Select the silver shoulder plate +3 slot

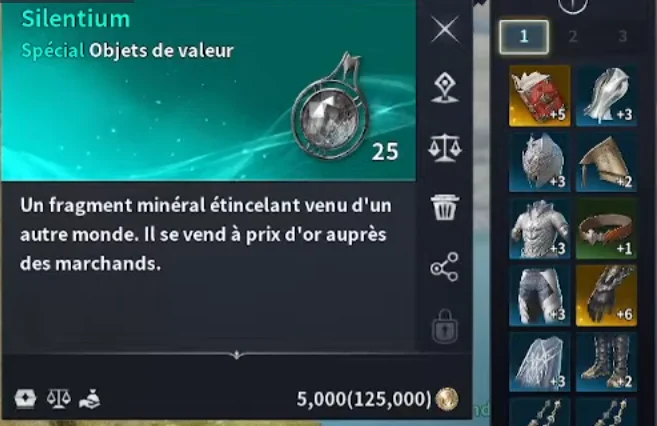606,96
